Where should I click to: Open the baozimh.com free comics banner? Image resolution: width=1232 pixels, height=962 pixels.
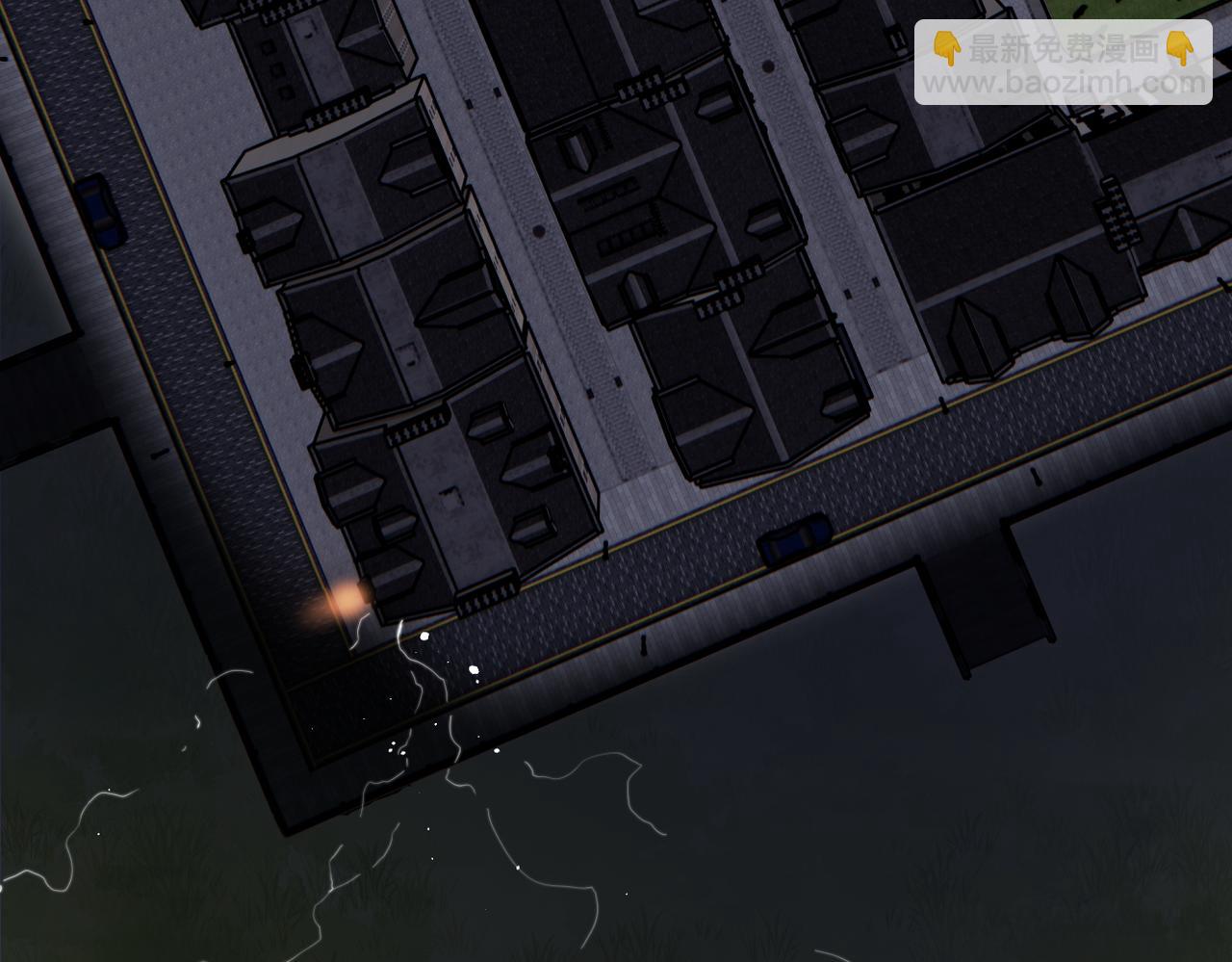(1063, 64)
